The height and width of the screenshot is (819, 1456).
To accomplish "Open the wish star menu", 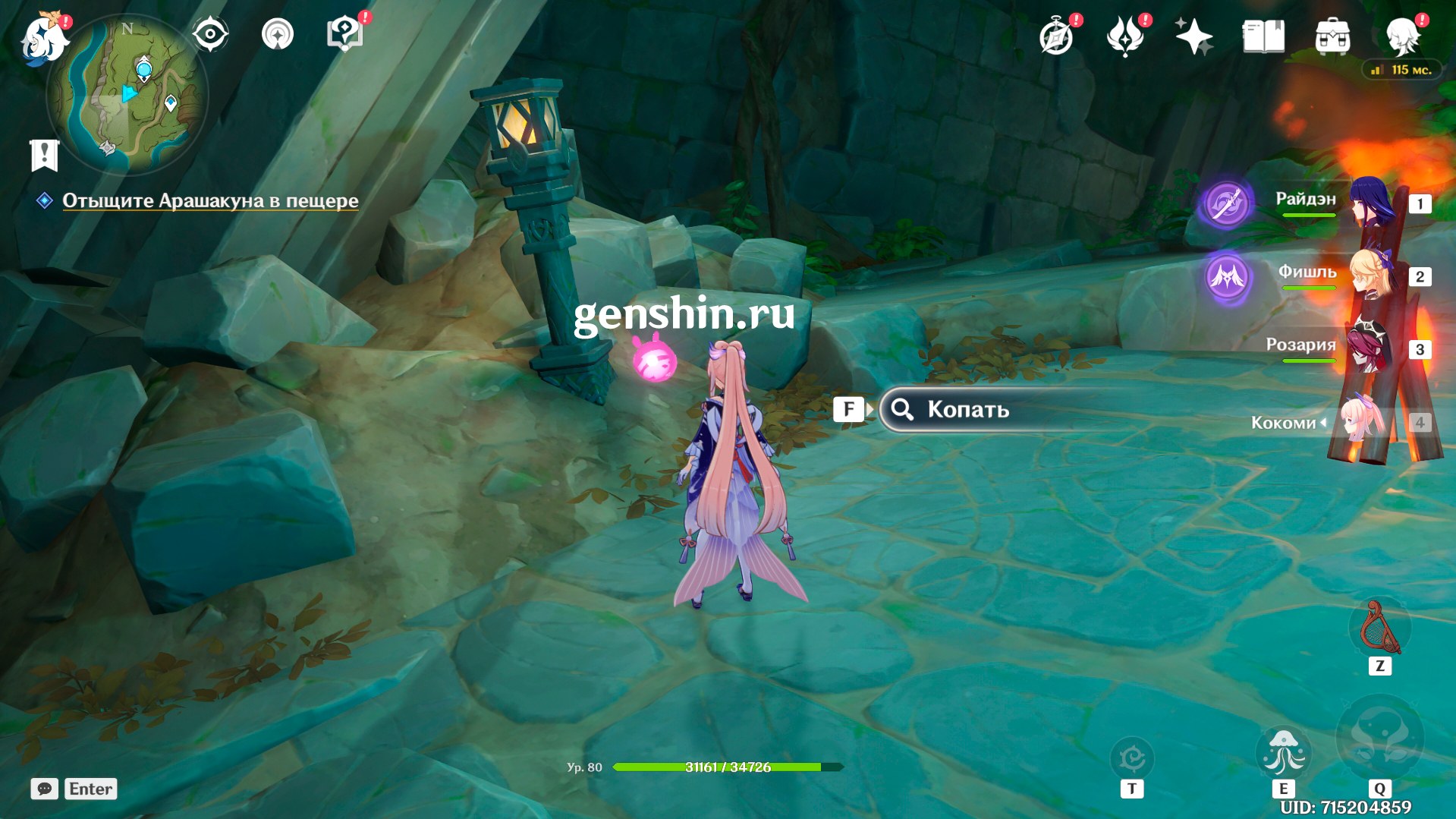I will click(x=1193, y=36).
